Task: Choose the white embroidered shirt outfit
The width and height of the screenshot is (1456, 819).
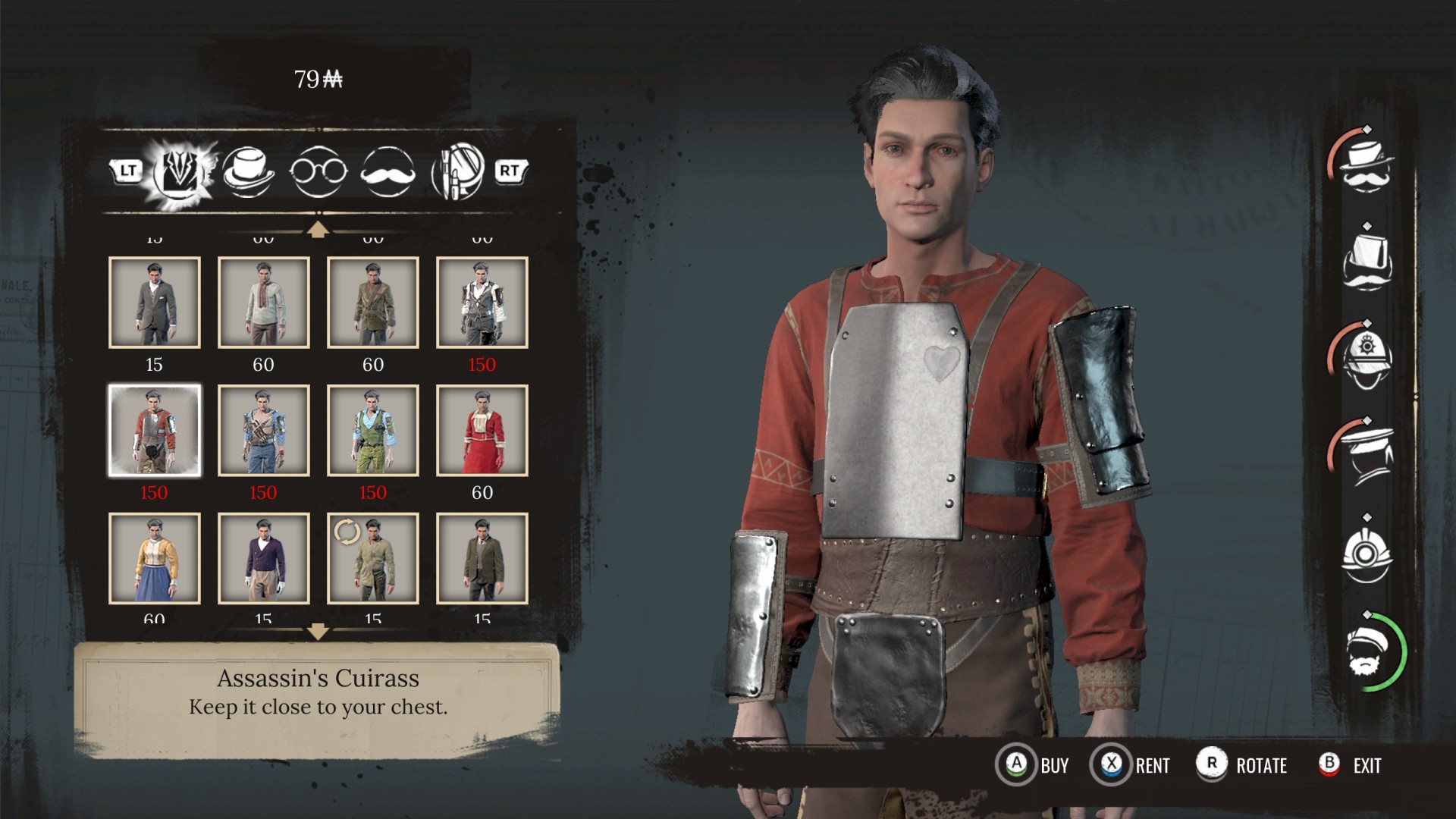Action: 264,303
